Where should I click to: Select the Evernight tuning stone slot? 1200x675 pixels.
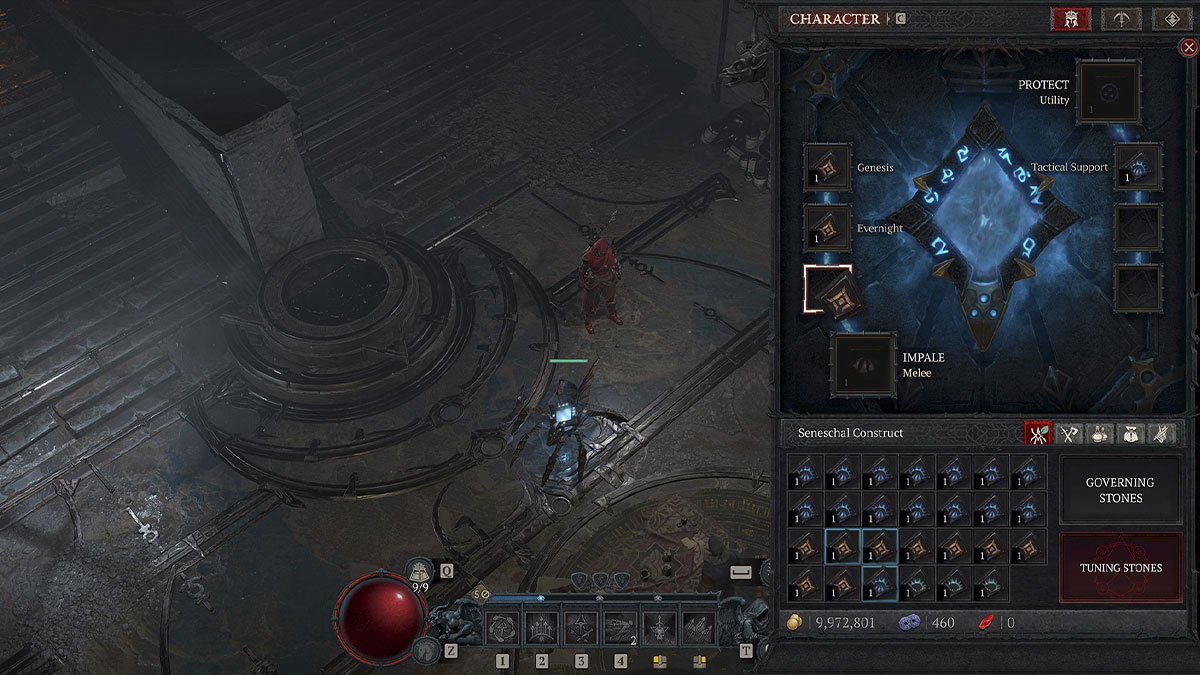(x=827, y=228)
